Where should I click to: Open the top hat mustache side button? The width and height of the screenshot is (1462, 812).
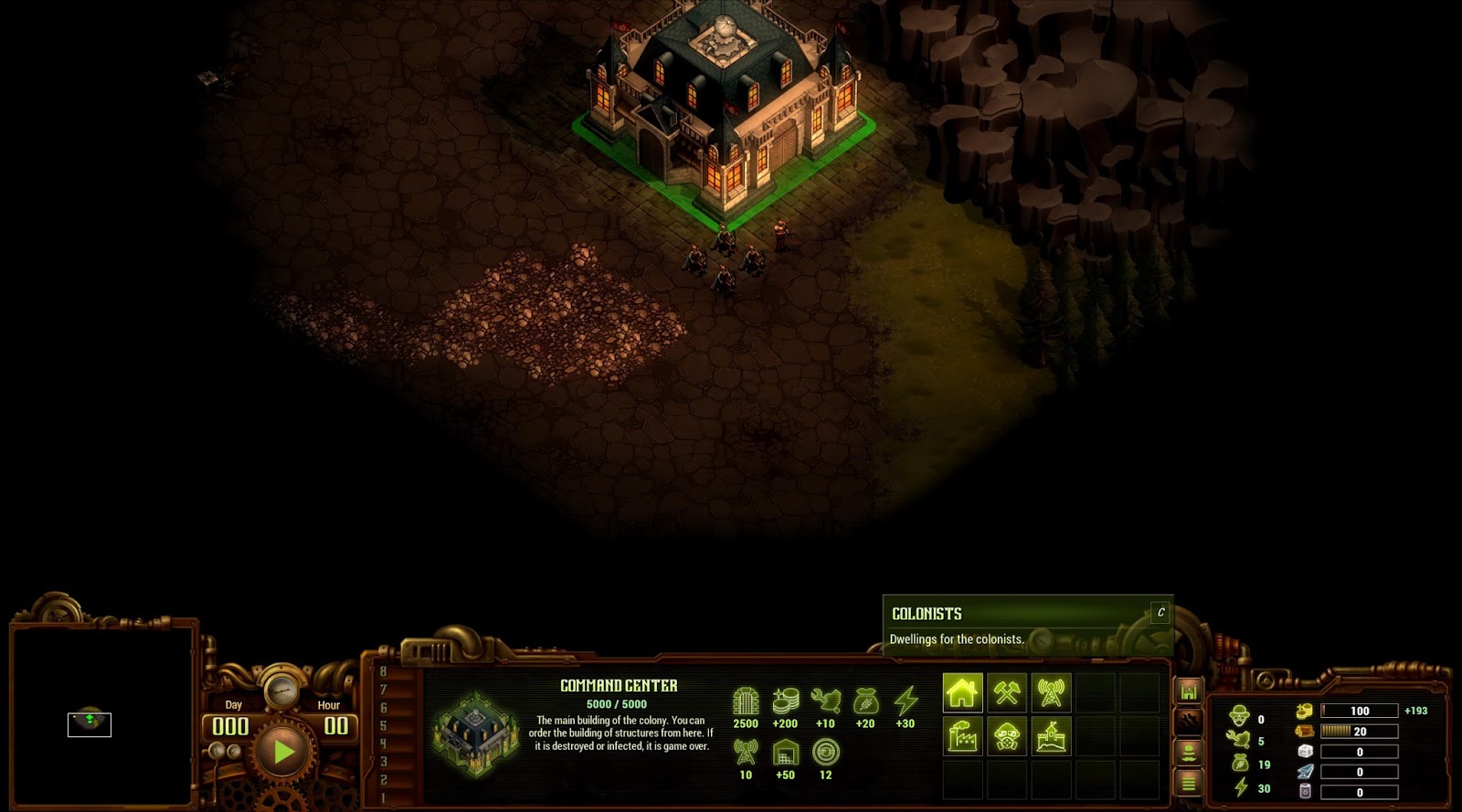pos(1189,753)
